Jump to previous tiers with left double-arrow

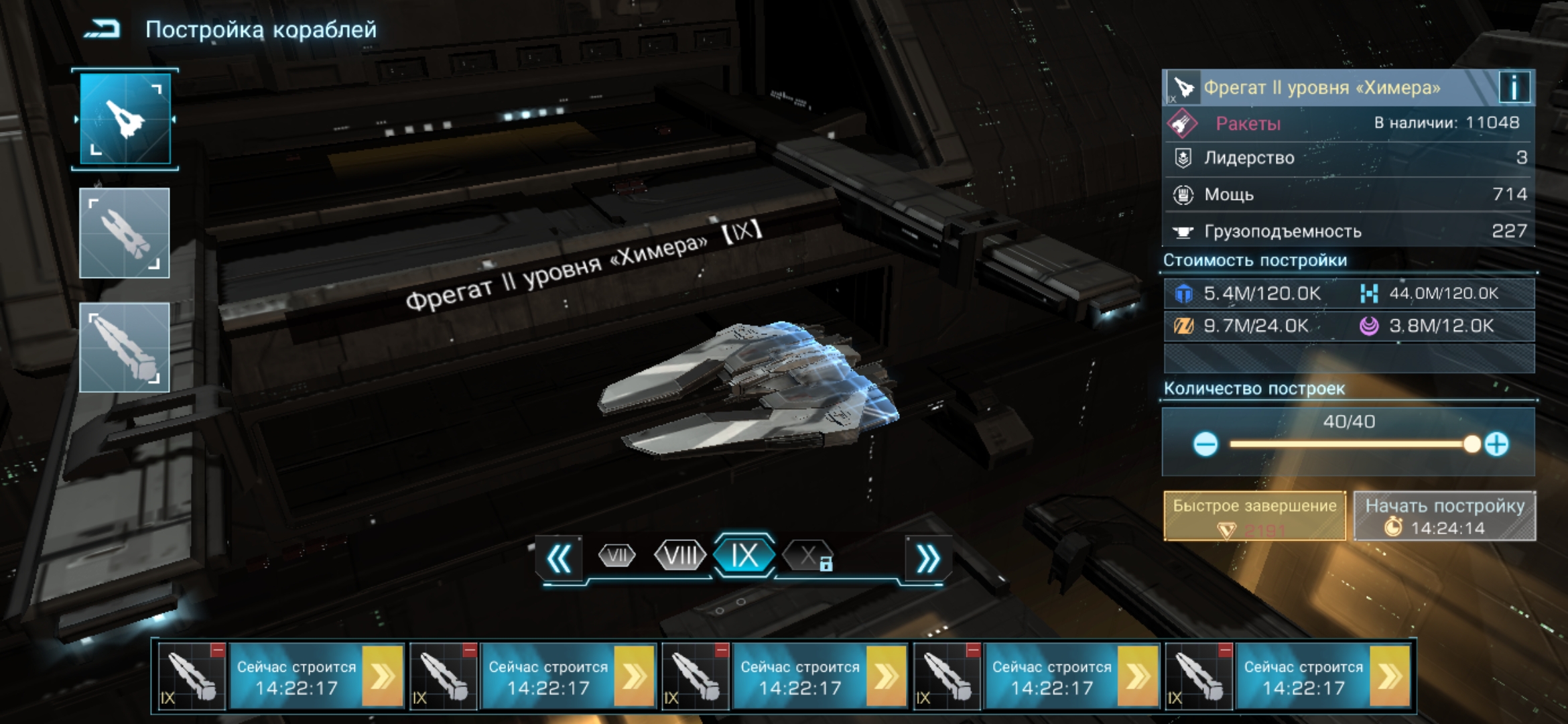[x=560, y=558]
